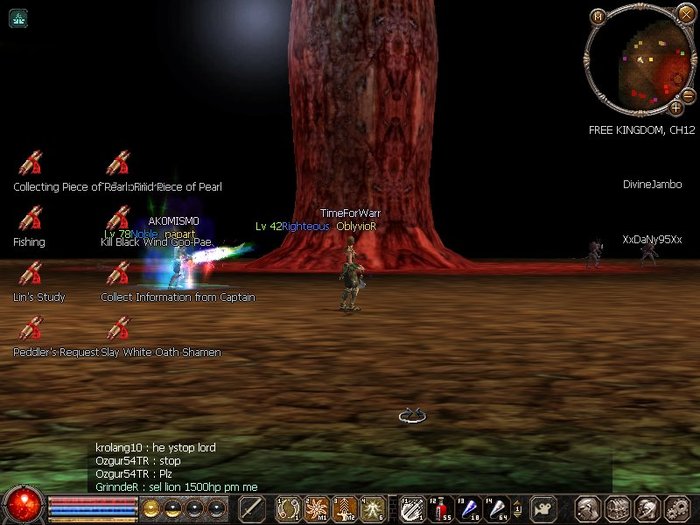Screen dimensions: 700x525
Task: Open the Peddler's Request quest scroll
Action: (30, 328)
